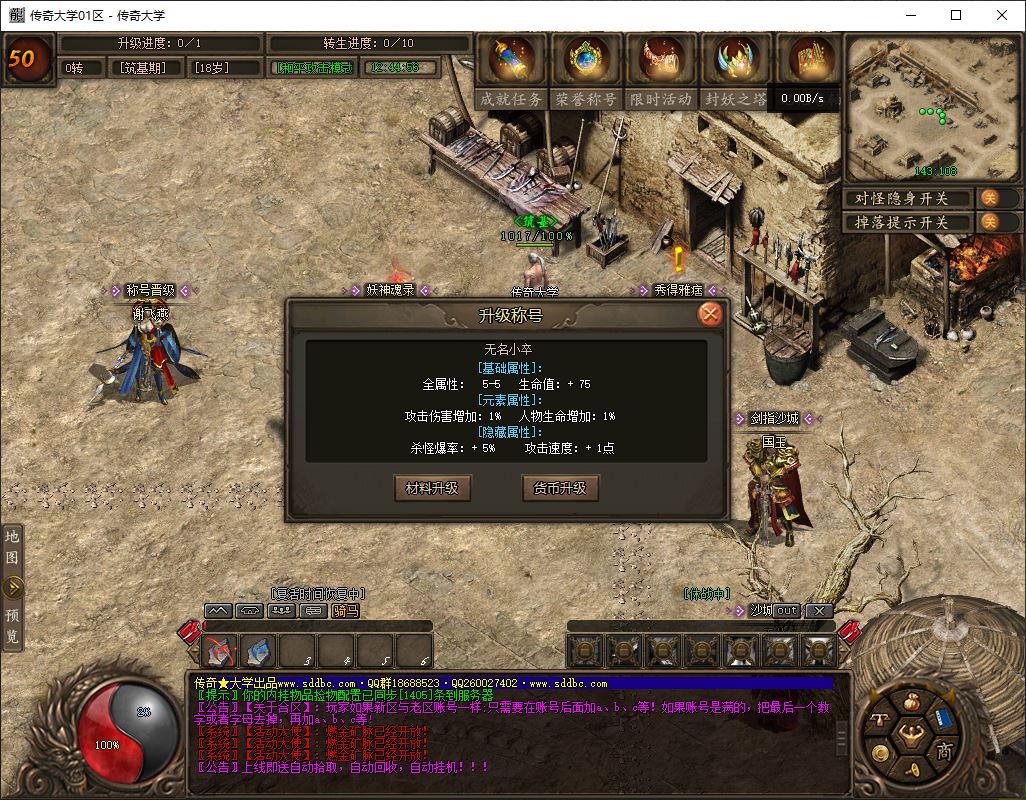
Task: Choose the 材料升级 material upgrade button
Action: click(432, 488)
